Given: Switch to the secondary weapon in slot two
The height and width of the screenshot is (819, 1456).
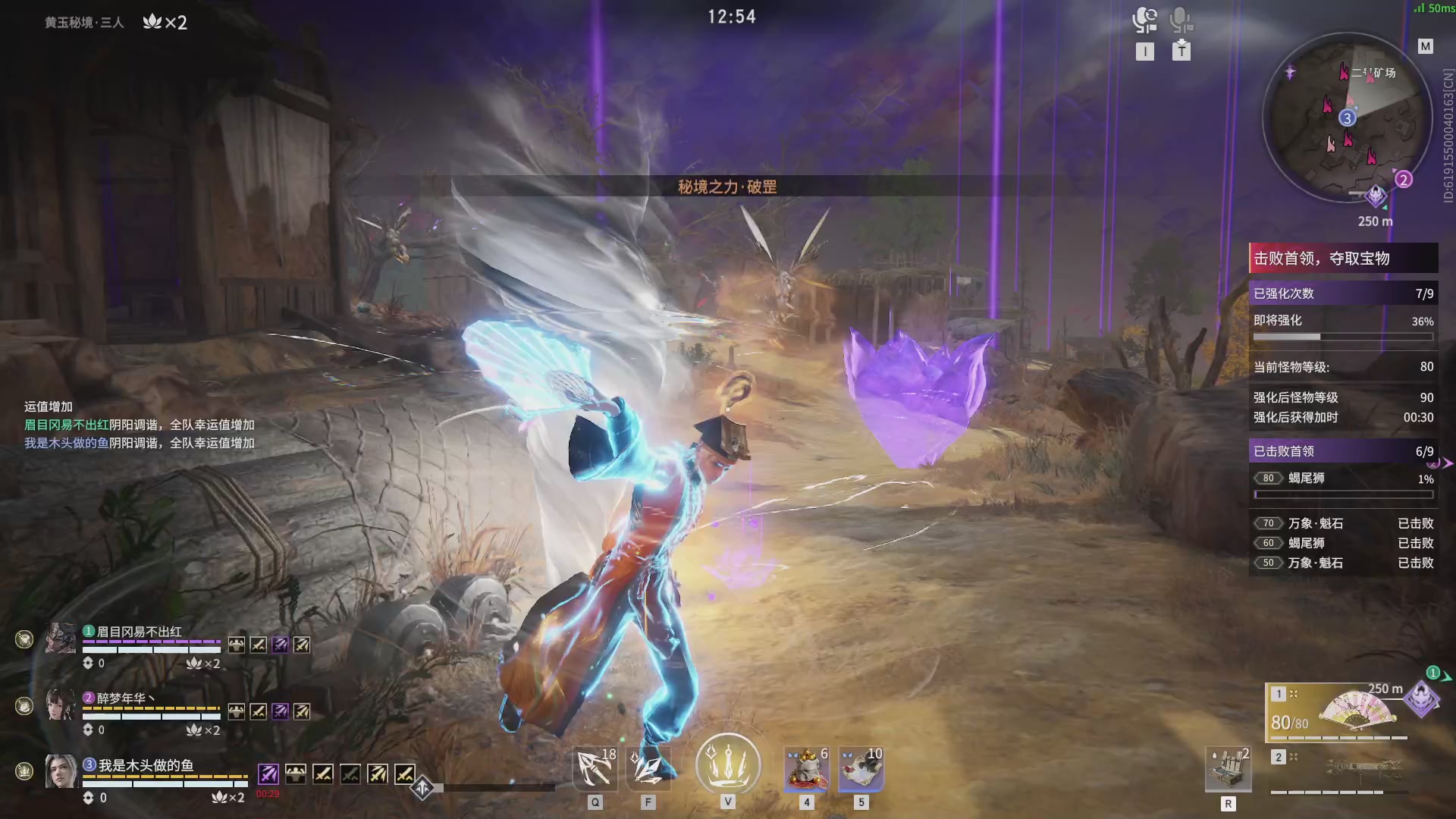Looking at the screenshot, I should pyautogui.click(x=1338, y=768).
